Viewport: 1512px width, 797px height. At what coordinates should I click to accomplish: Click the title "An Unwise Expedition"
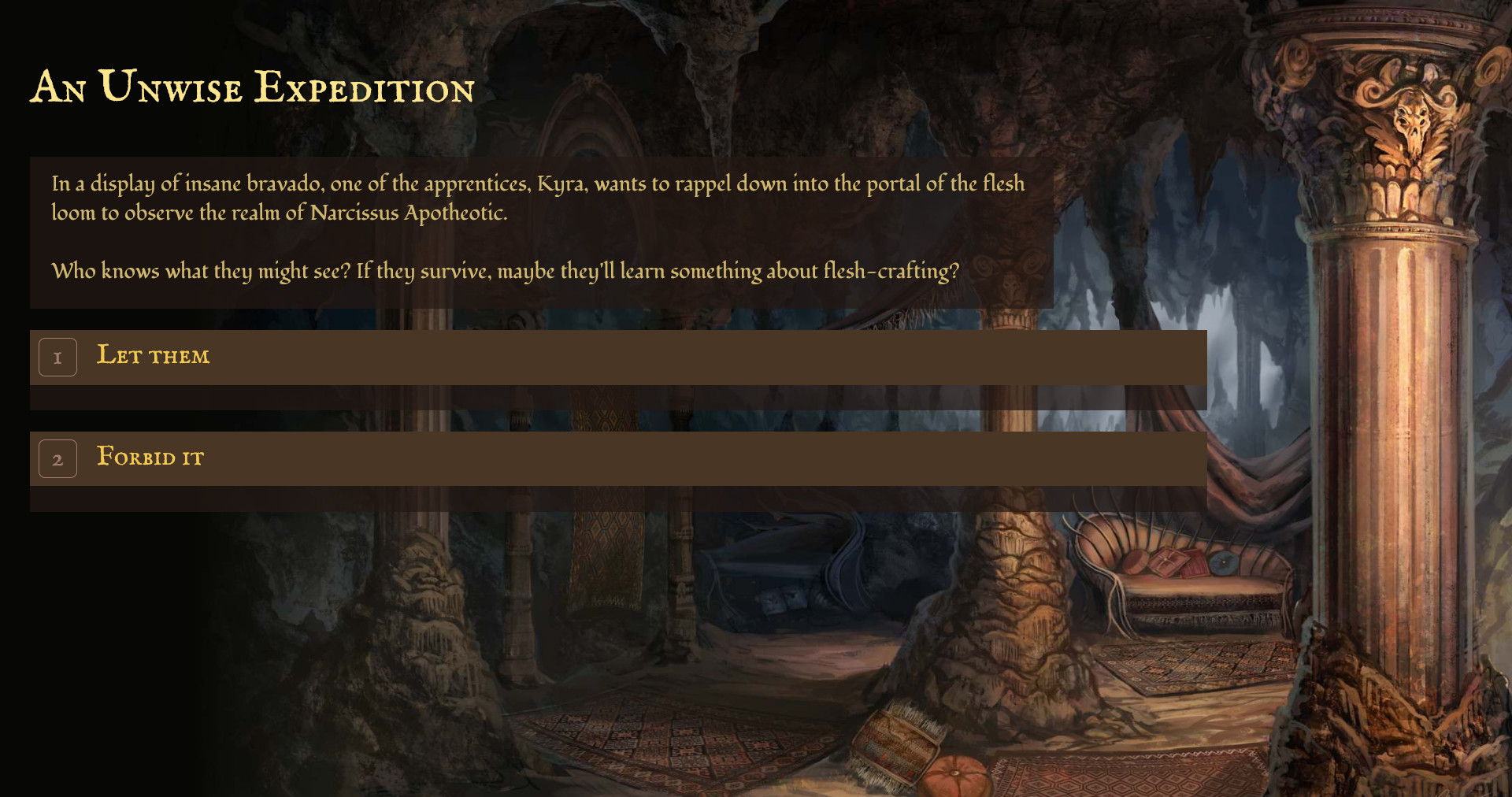click(x=252, y=88)
